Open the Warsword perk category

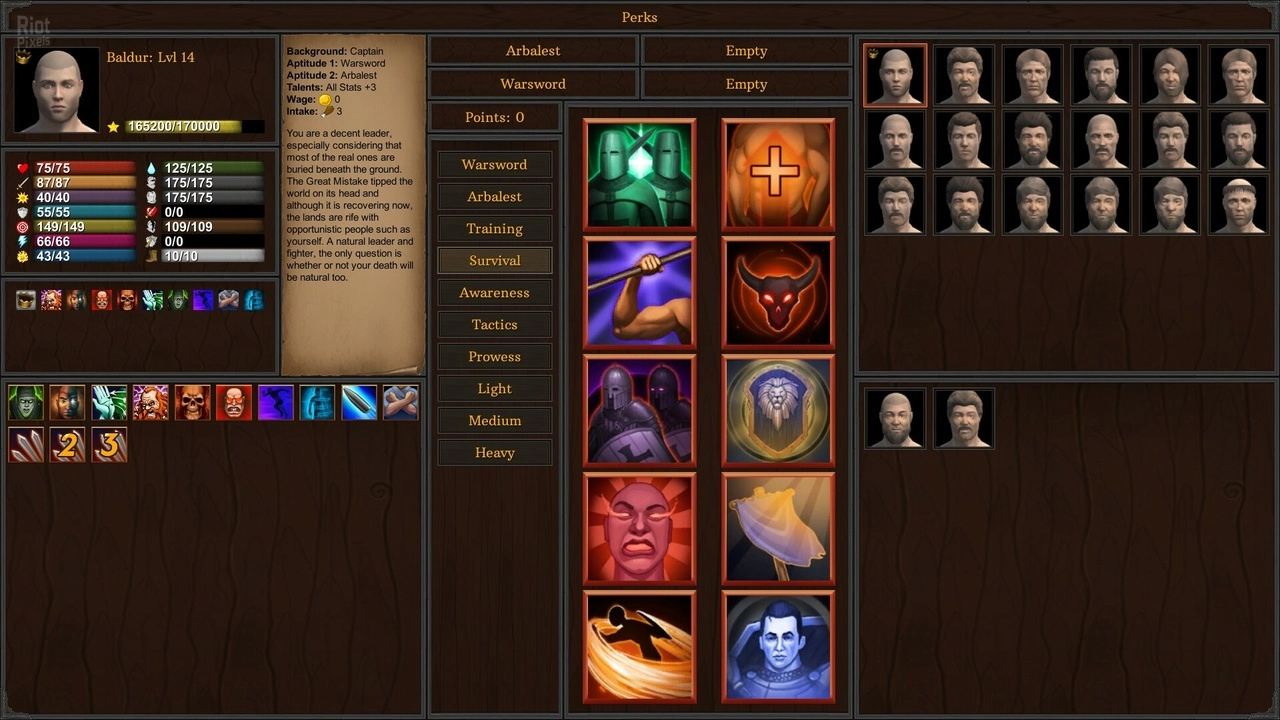coord(494,165)
